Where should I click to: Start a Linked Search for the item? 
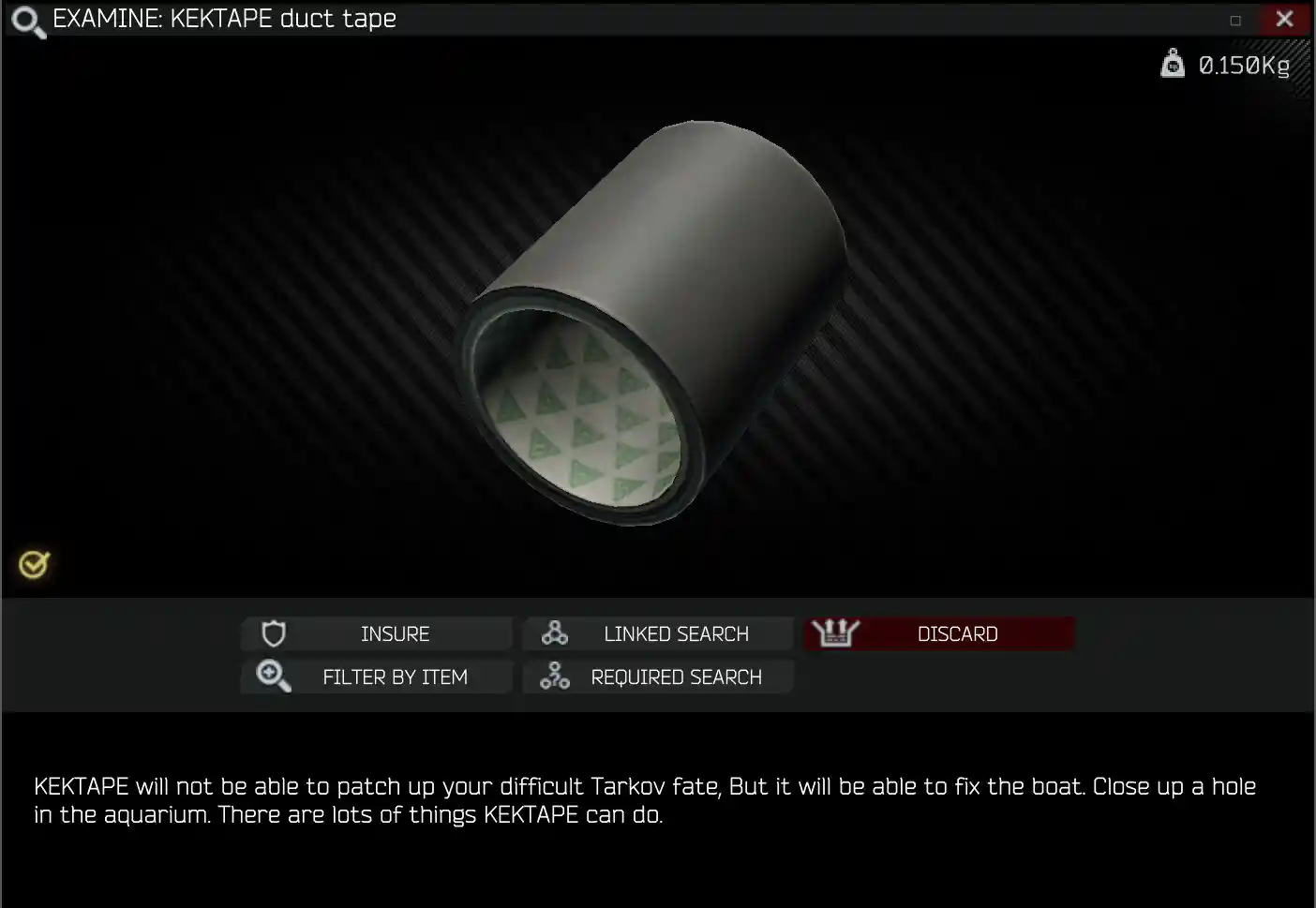(675, 633)
